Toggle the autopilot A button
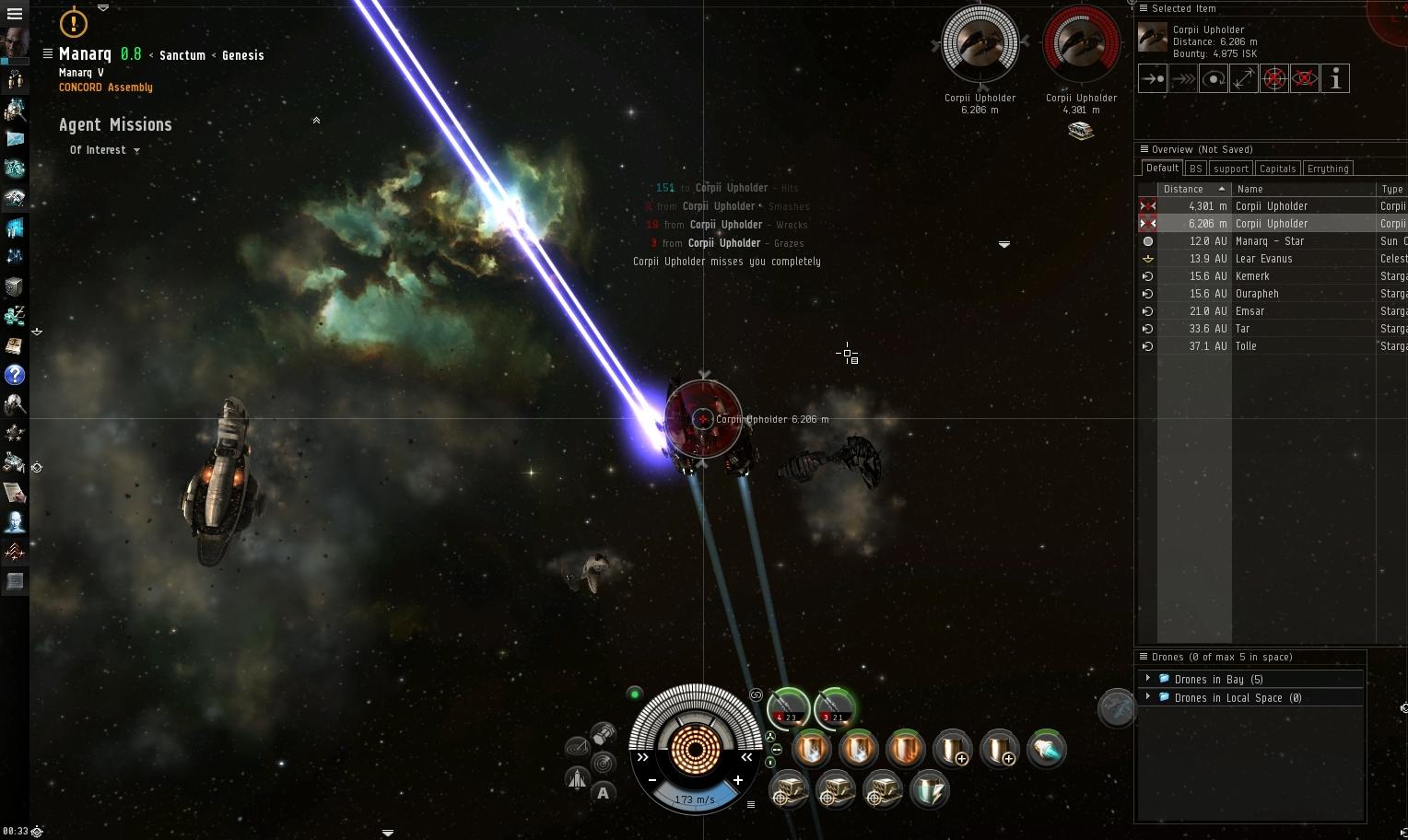Screen dimensions: 1408x840 [604, 791]
